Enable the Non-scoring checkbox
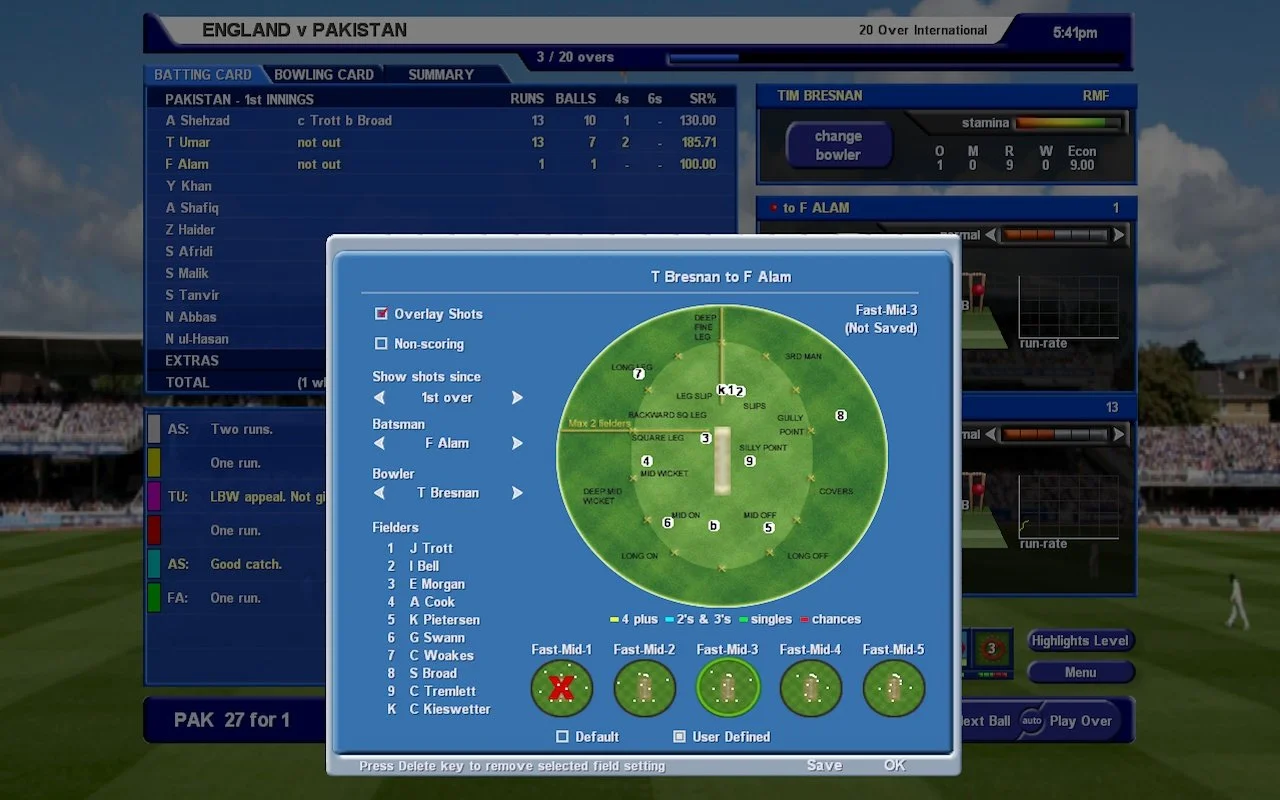The image size is (1280, 800). (x=381, y=342)
